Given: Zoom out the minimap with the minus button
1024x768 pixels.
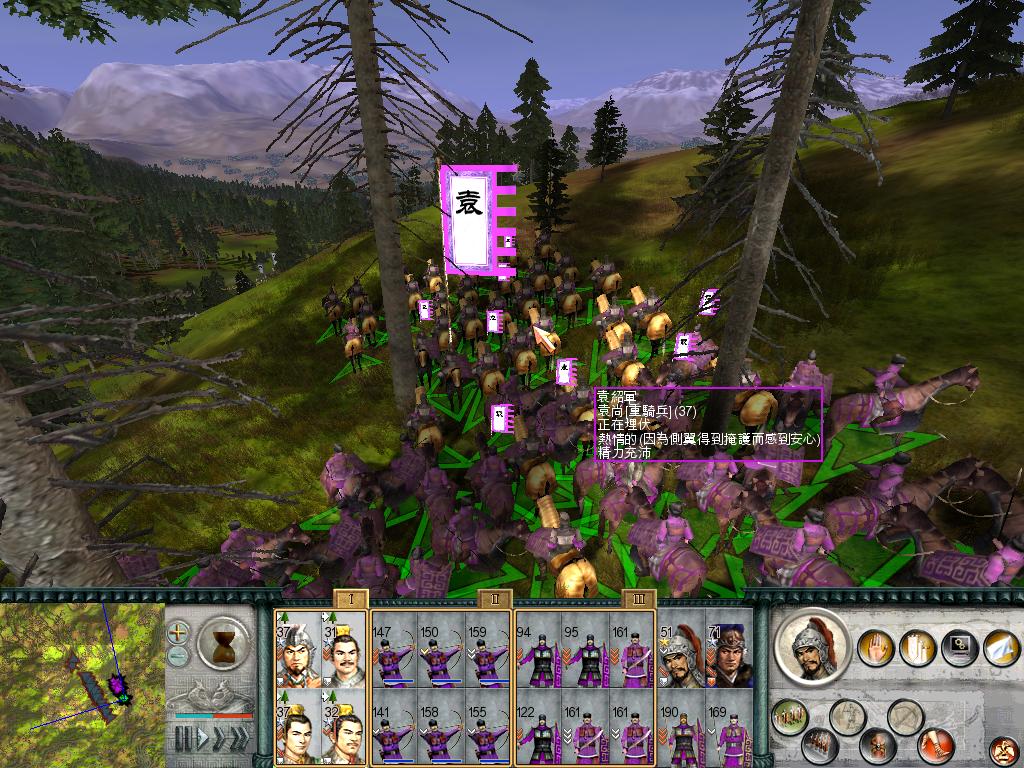Looking at the screenshot, I should click(x=178, y=656).
